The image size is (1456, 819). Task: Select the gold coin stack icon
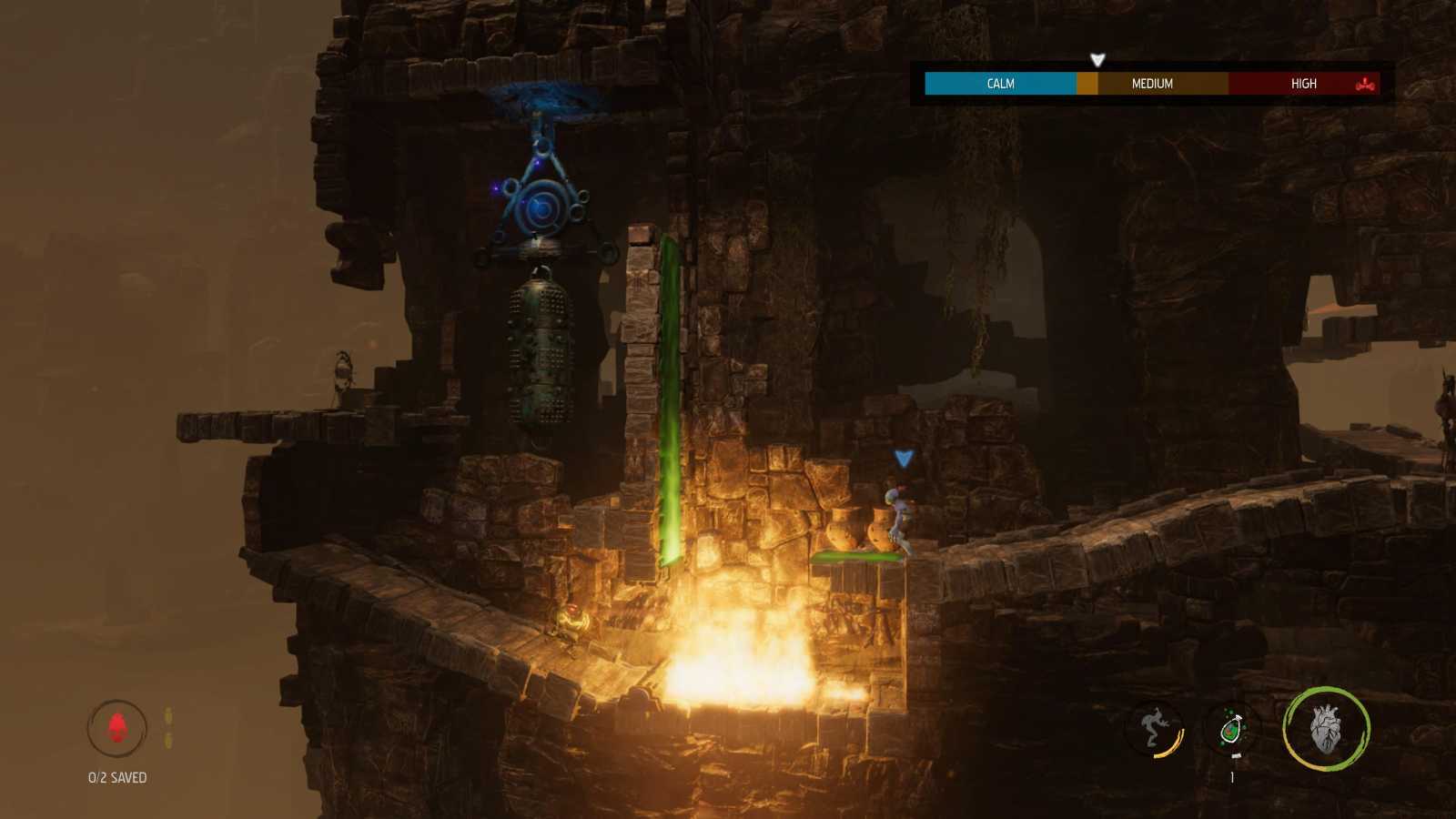(x=167, y=723)
